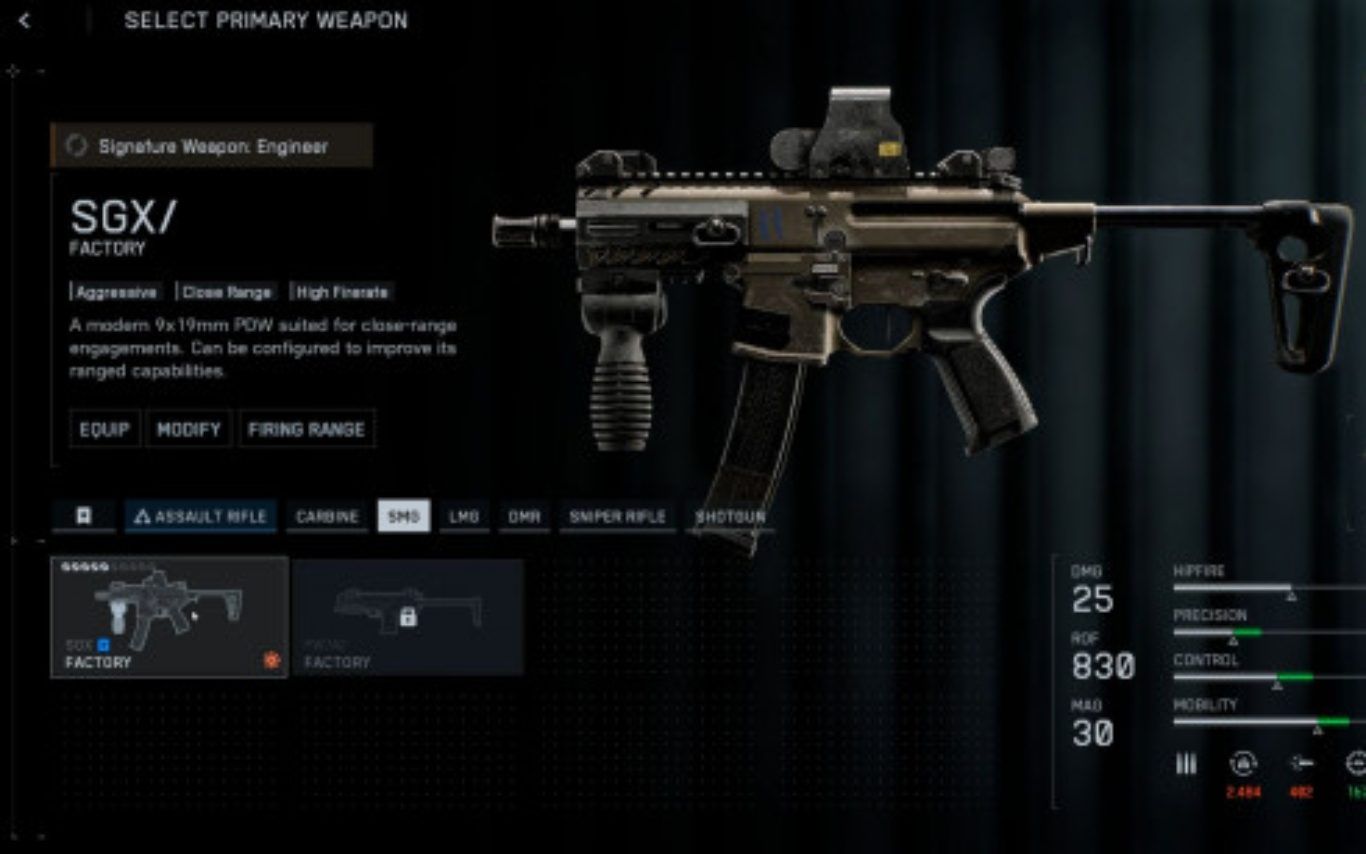Show the Shotgun category
This screenshot has width=1366, height=854.
point(730,516)
